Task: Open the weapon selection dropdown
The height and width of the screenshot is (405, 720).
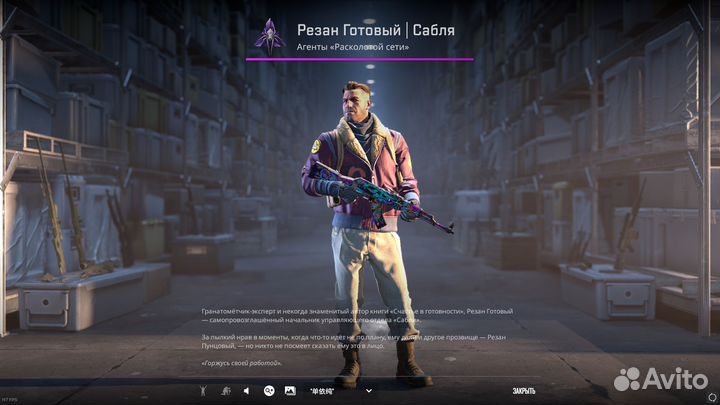Action: click(369, 390)
